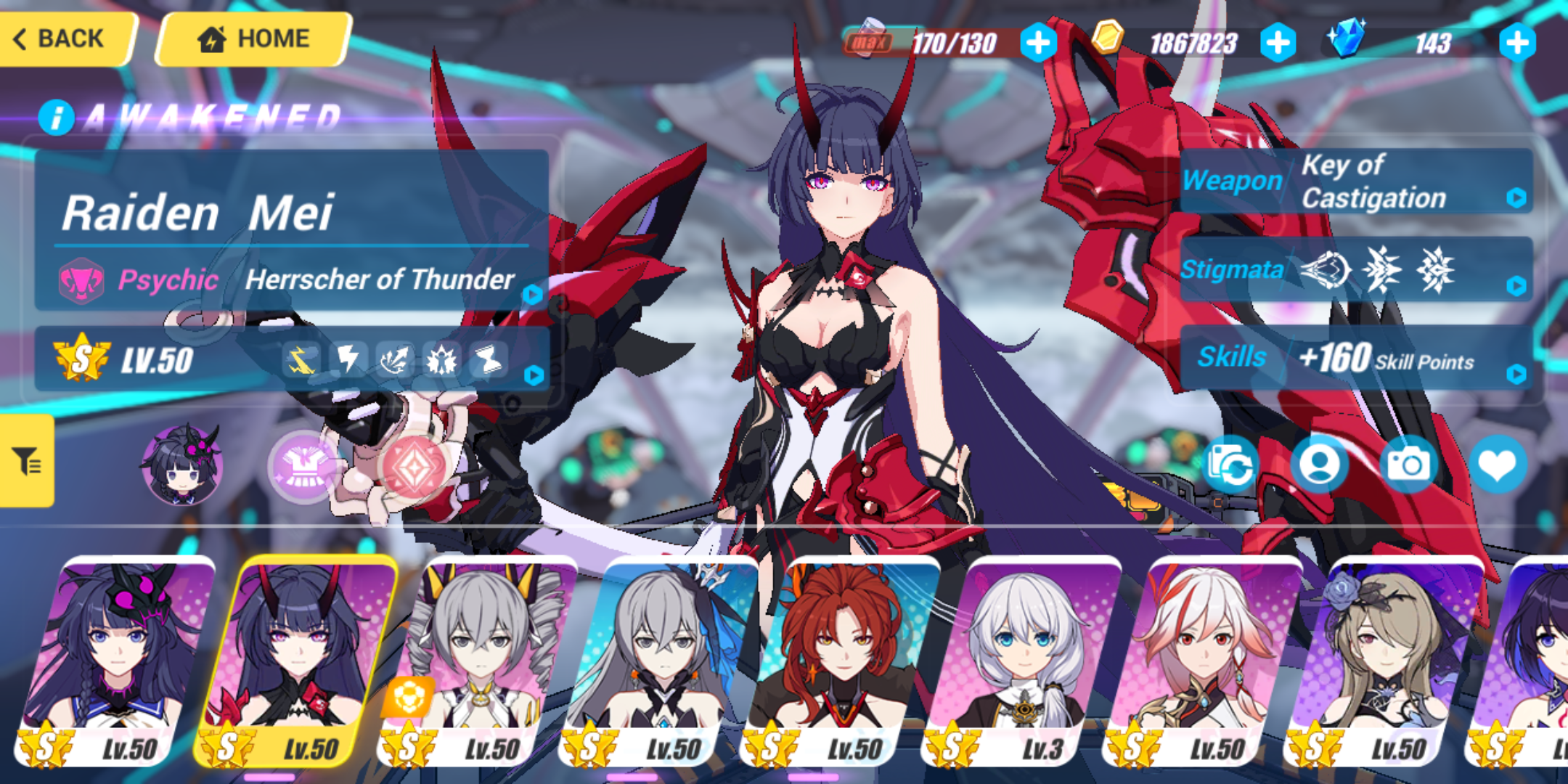Open the Awakened info icon
Screen dimensions: 1568x784
57,118
